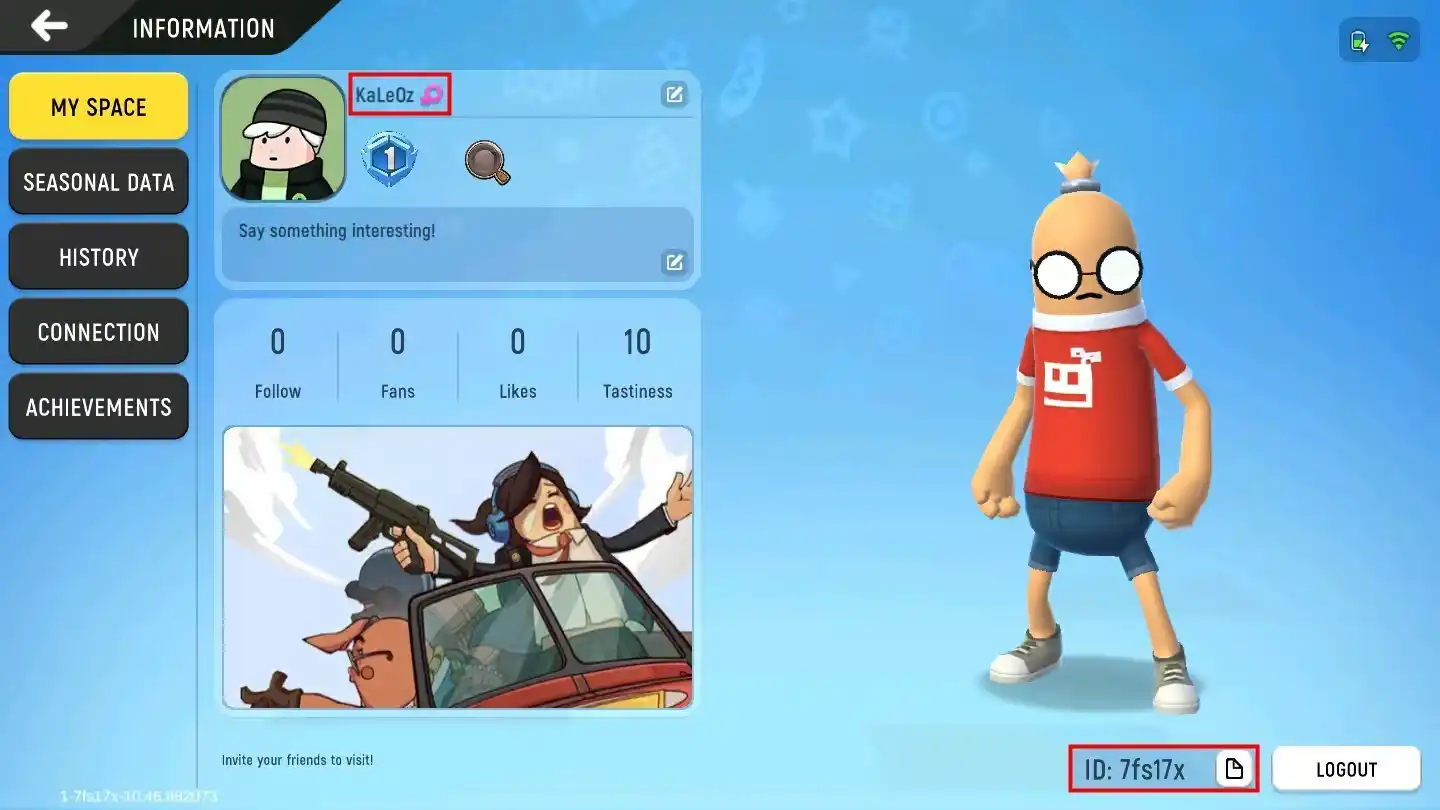
Task: Copy the player ID with the copy icon
Action: pos(1236,768)
